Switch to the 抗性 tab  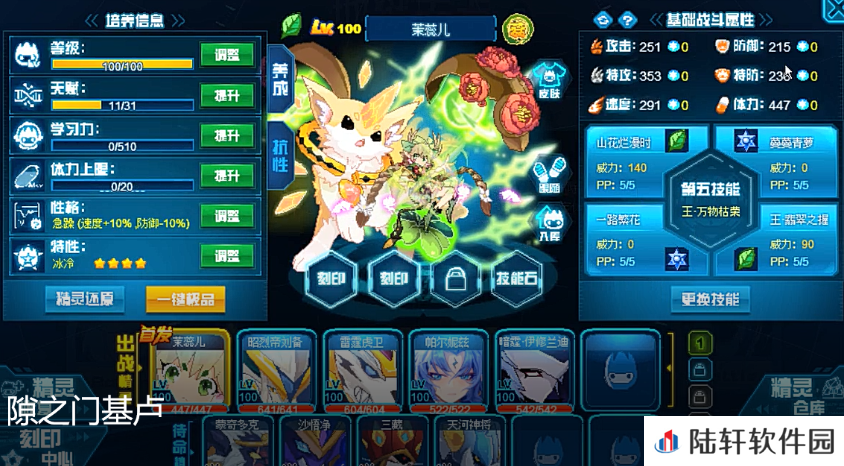tap(280, 155)
